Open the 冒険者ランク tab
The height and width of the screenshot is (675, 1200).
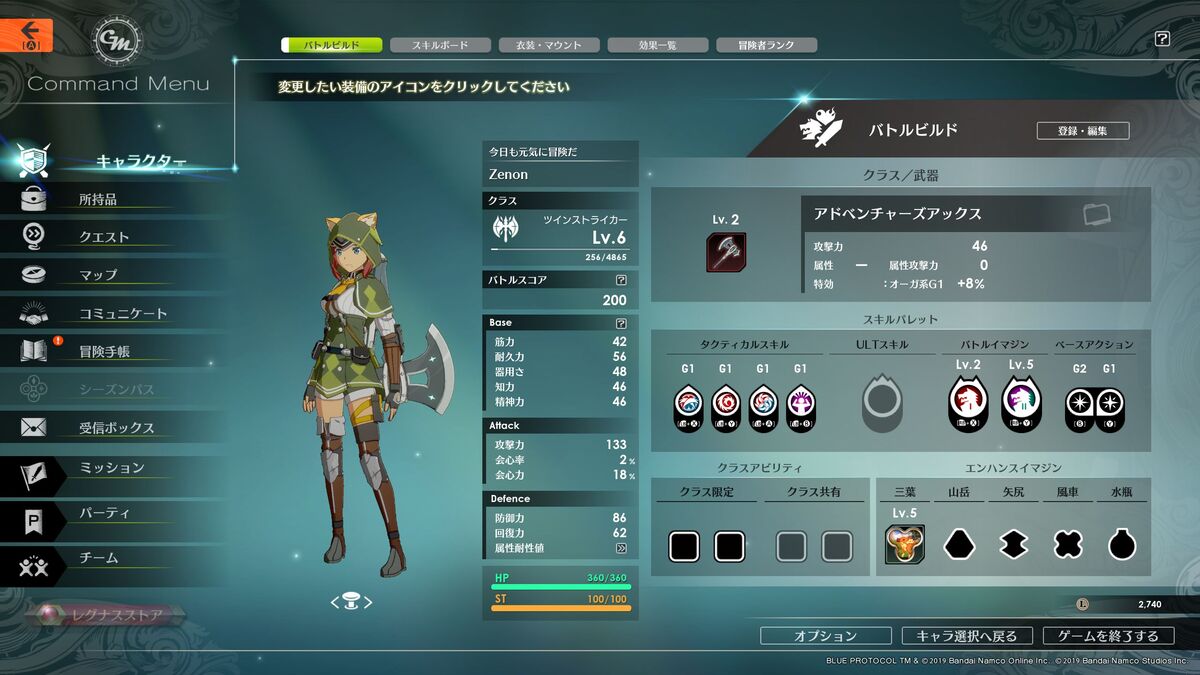[x=767, y=45]
